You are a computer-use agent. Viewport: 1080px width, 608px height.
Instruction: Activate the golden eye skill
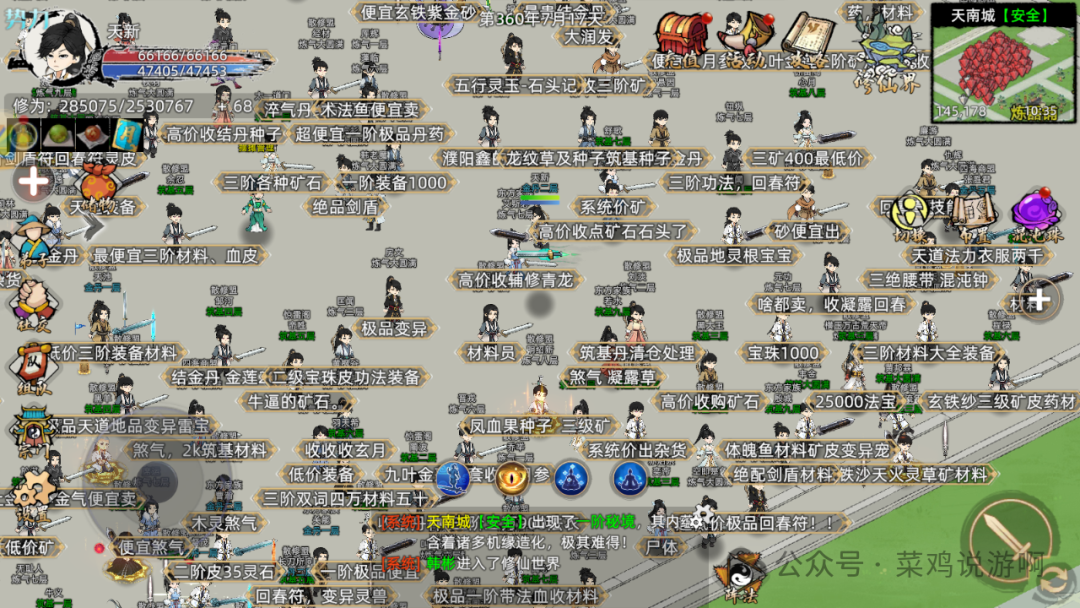pyautogui.click(x=512, y=479)
